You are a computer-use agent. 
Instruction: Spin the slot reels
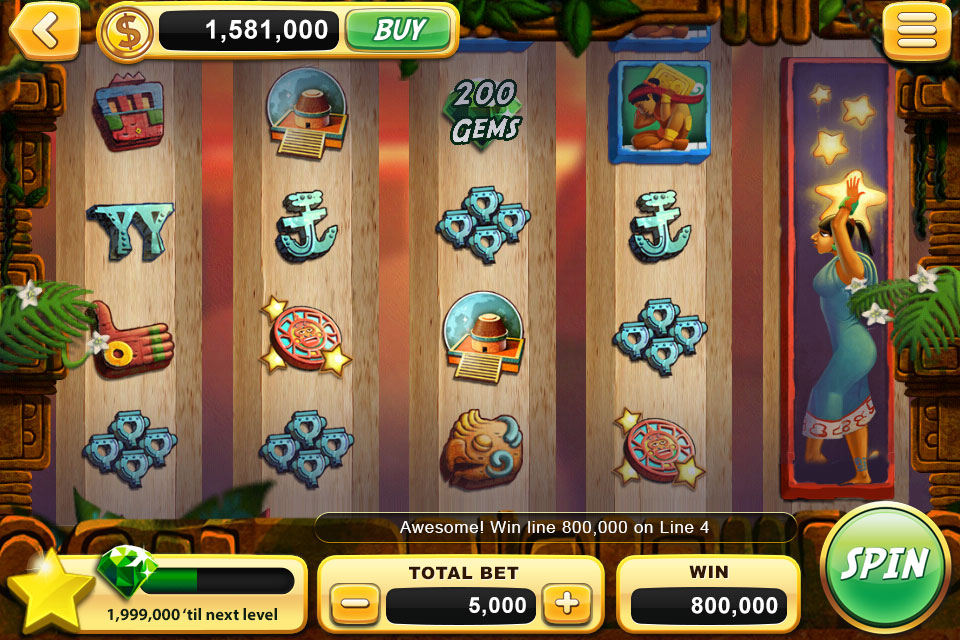click(885, 565)
